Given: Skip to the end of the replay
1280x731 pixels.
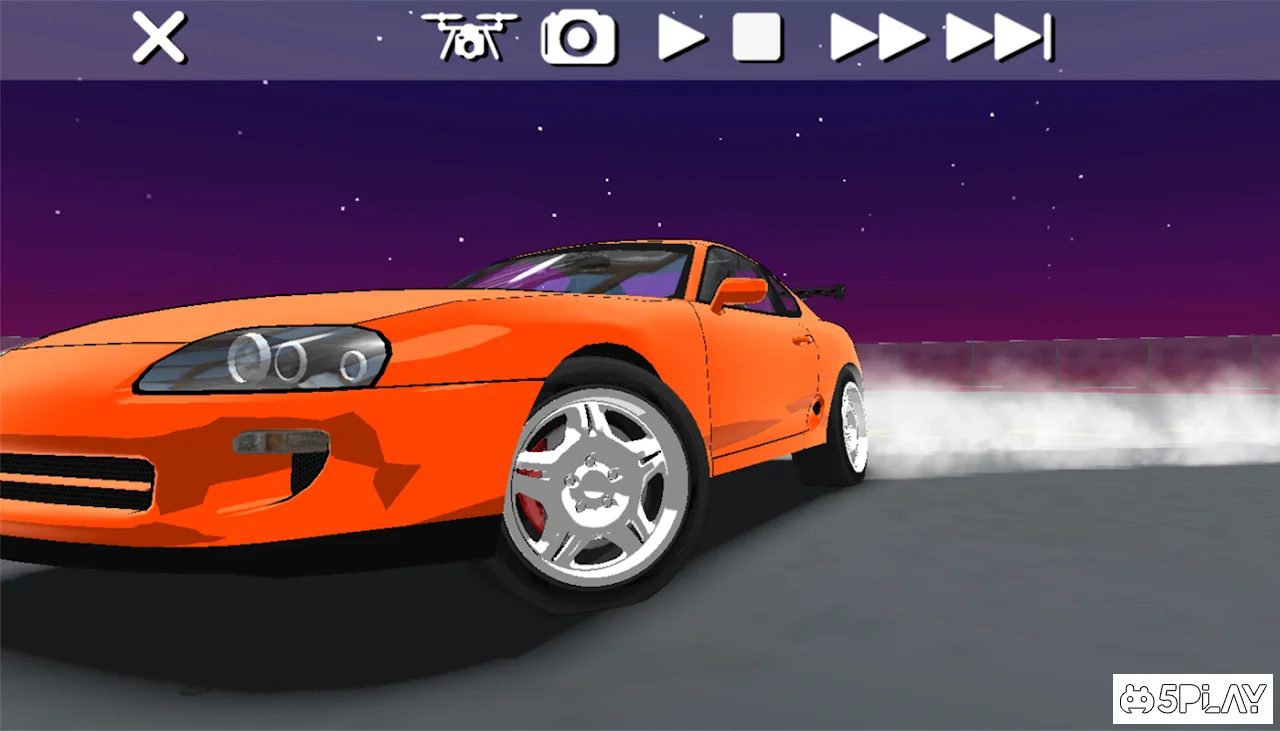Looking at the screenshot, I should (x=998, y=39).
